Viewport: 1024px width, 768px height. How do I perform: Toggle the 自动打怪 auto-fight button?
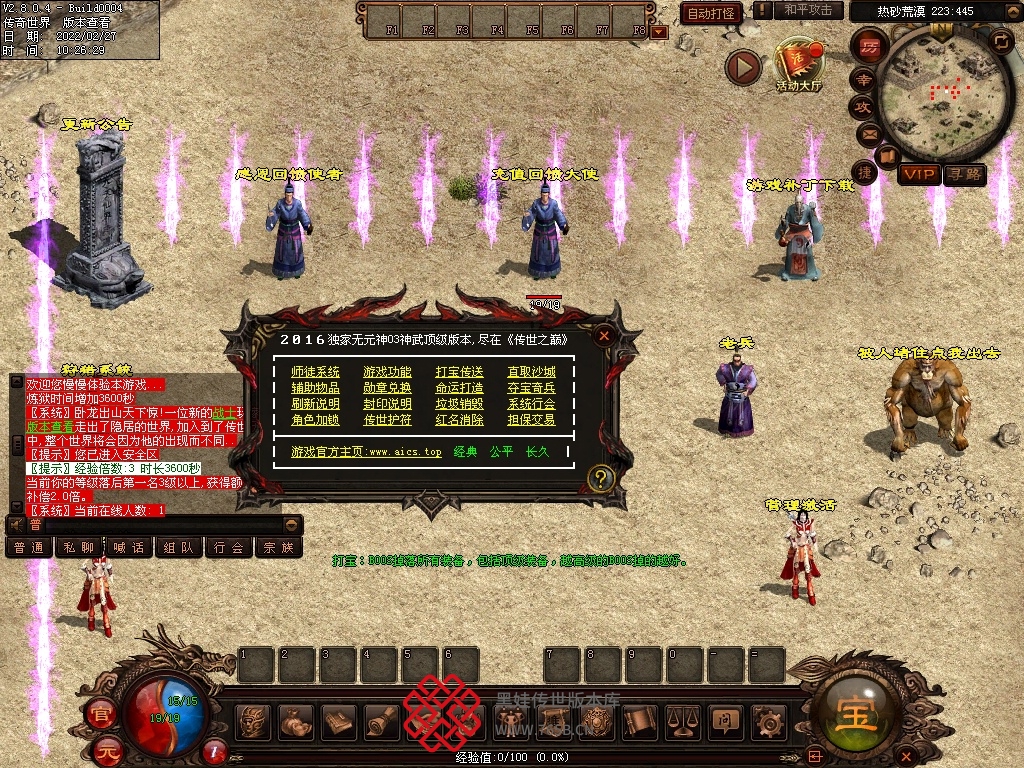(712, 13)
